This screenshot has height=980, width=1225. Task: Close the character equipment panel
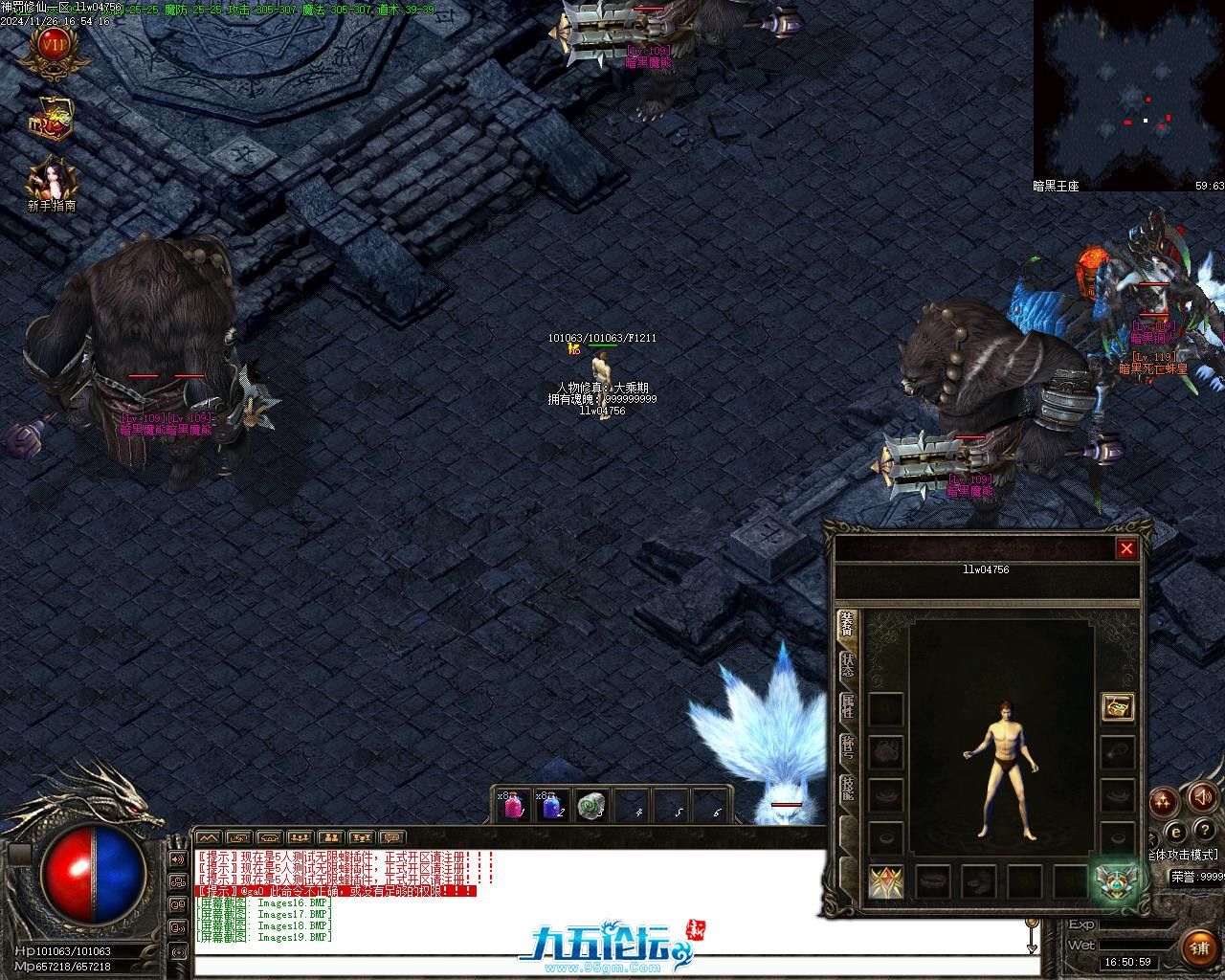pyautogui.click(x=1126, y=548)
